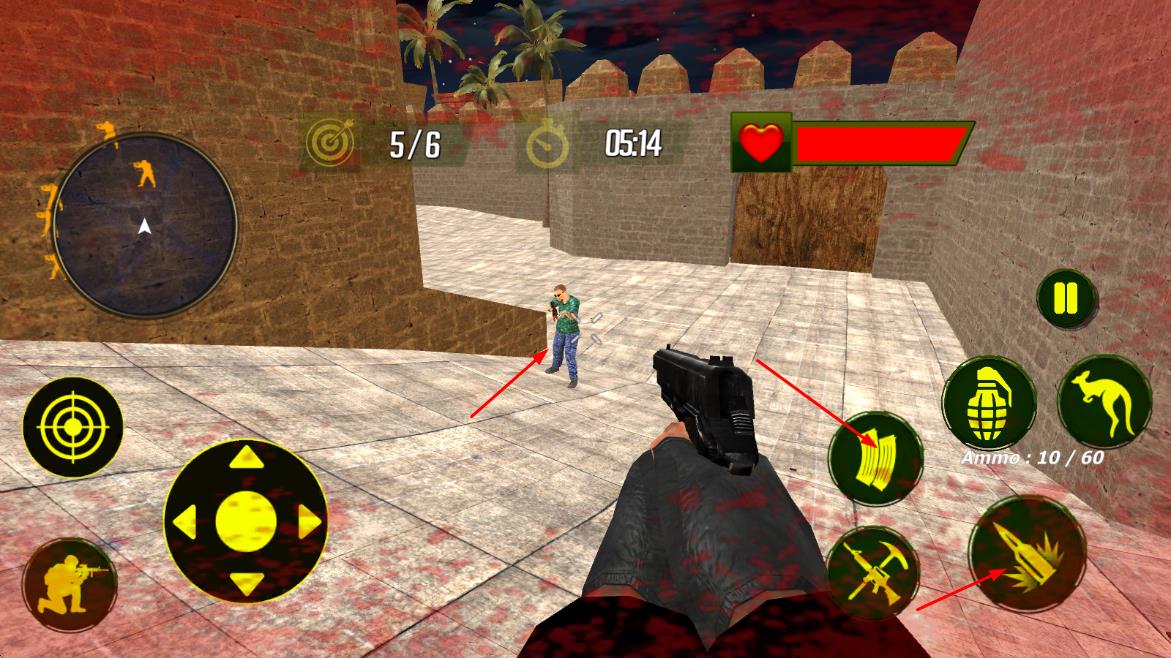Screen dimensions: 1171x658
Task: Toggle crouch with the kneeling soldier icon
Action: click(69, 585)
